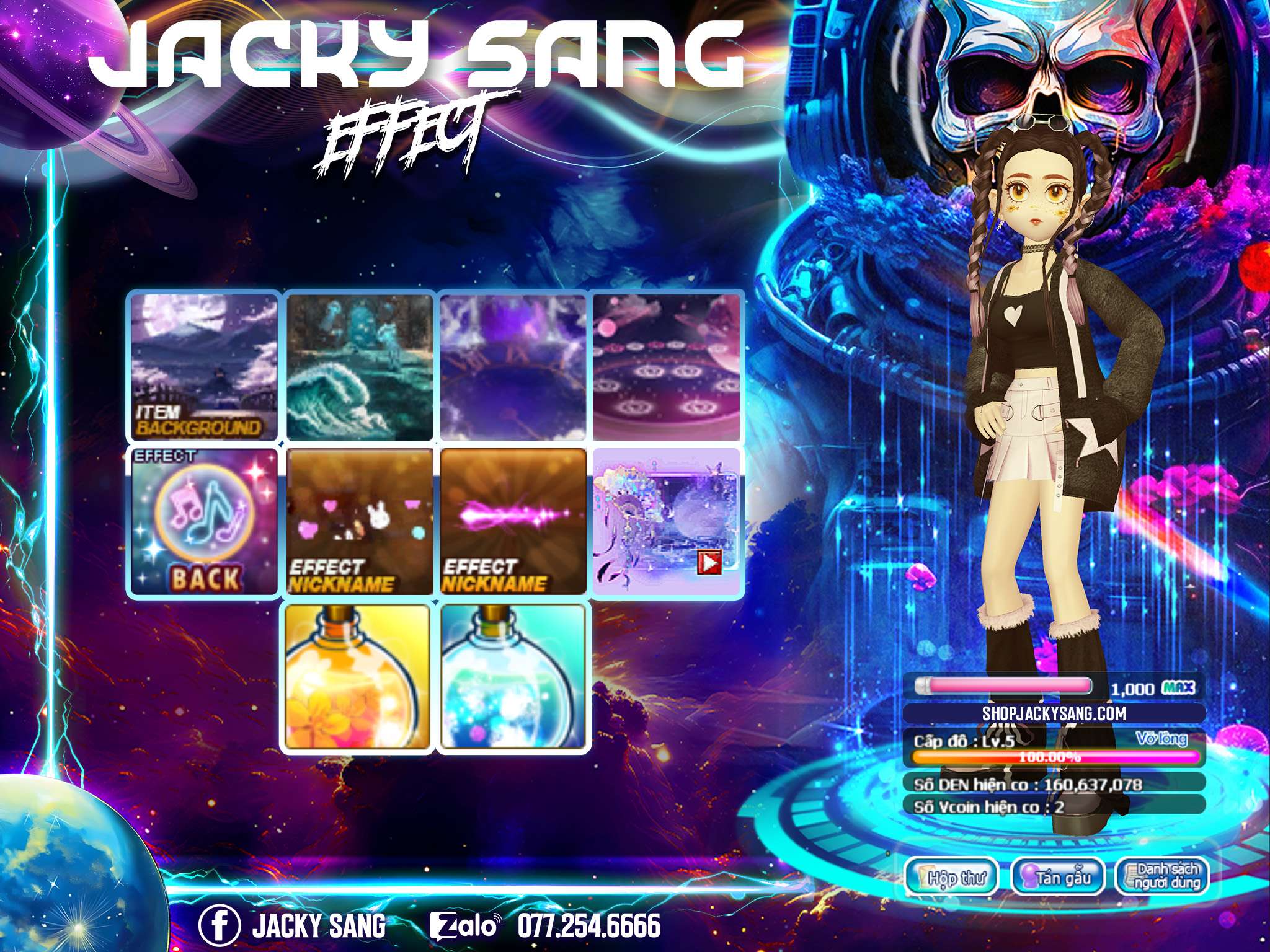Open the music notes Effect Back item

pos(204,522)
